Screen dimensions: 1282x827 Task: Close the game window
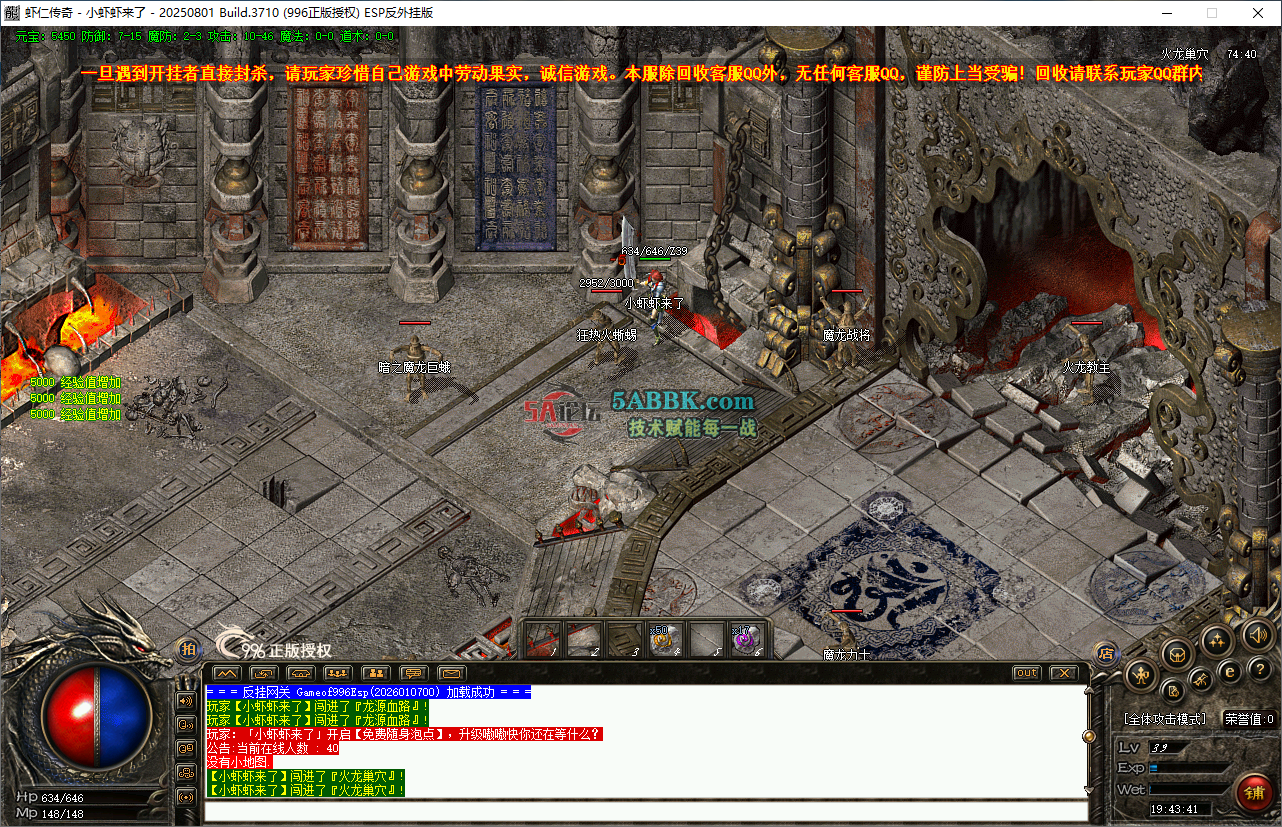click(1257, 13)
